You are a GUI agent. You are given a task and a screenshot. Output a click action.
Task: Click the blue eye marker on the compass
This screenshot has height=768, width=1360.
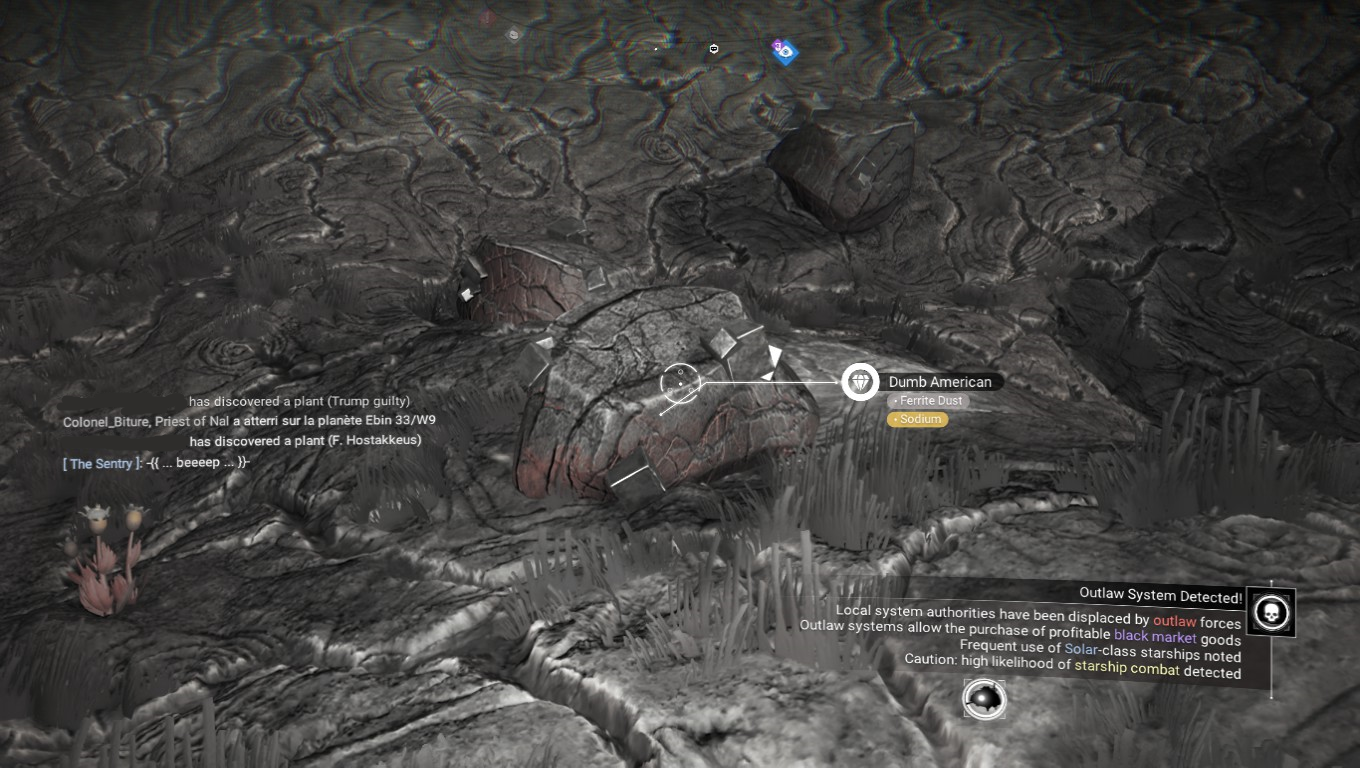click(x=786, y=51)
